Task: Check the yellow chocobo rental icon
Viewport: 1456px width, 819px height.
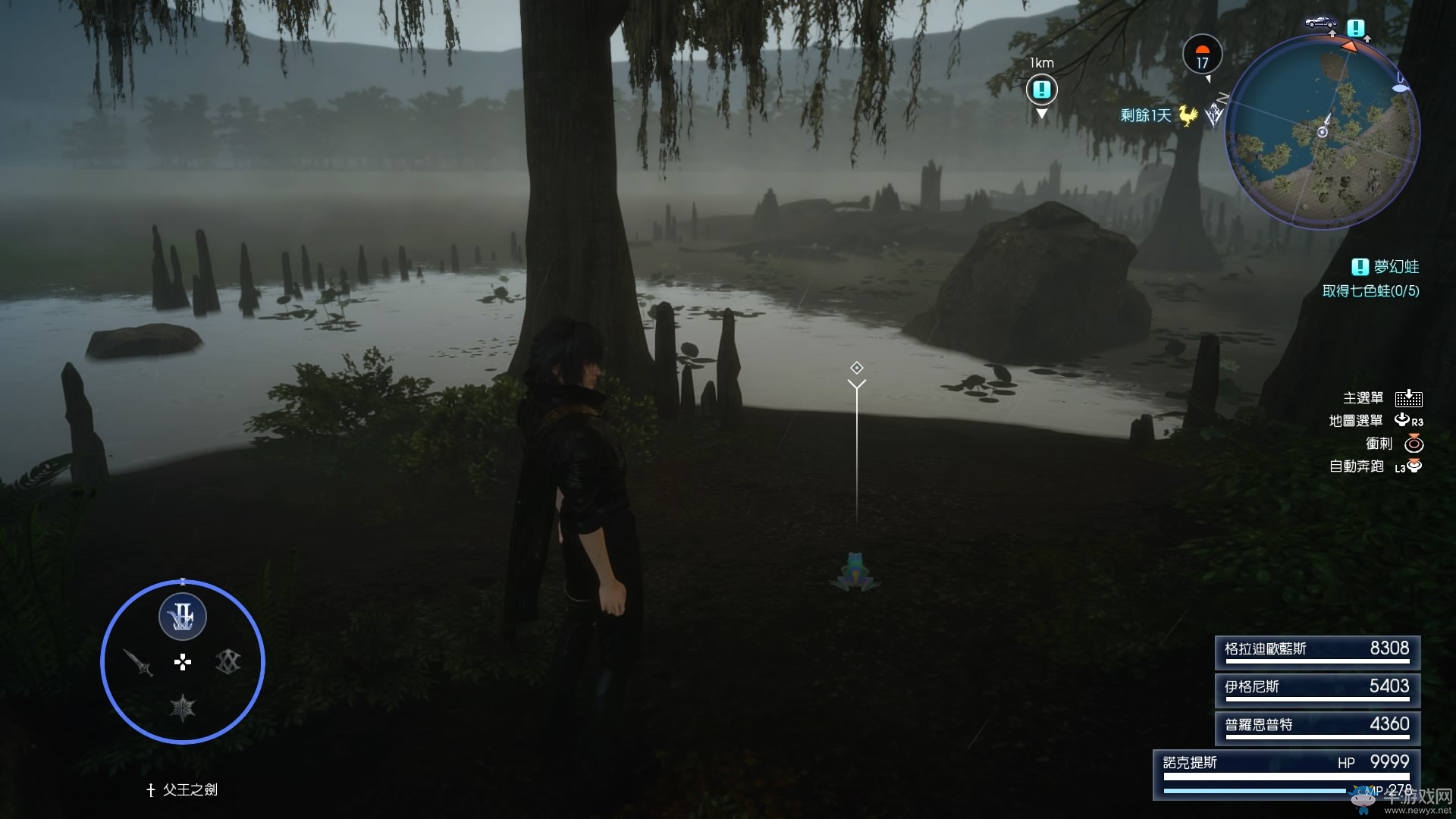Action: tap(1188, 115)
